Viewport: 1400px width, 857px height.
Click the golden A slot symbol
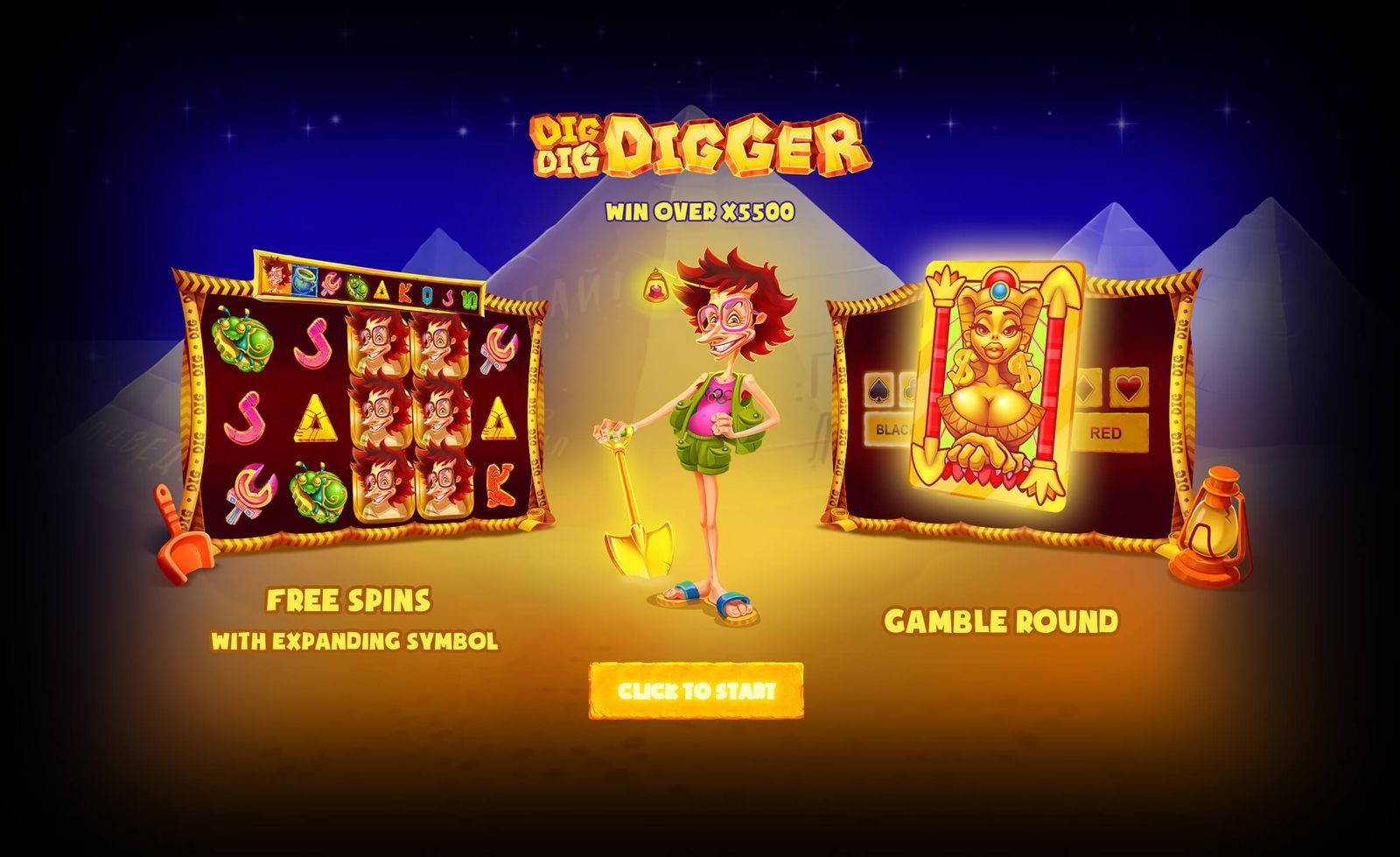pos(317,419)
